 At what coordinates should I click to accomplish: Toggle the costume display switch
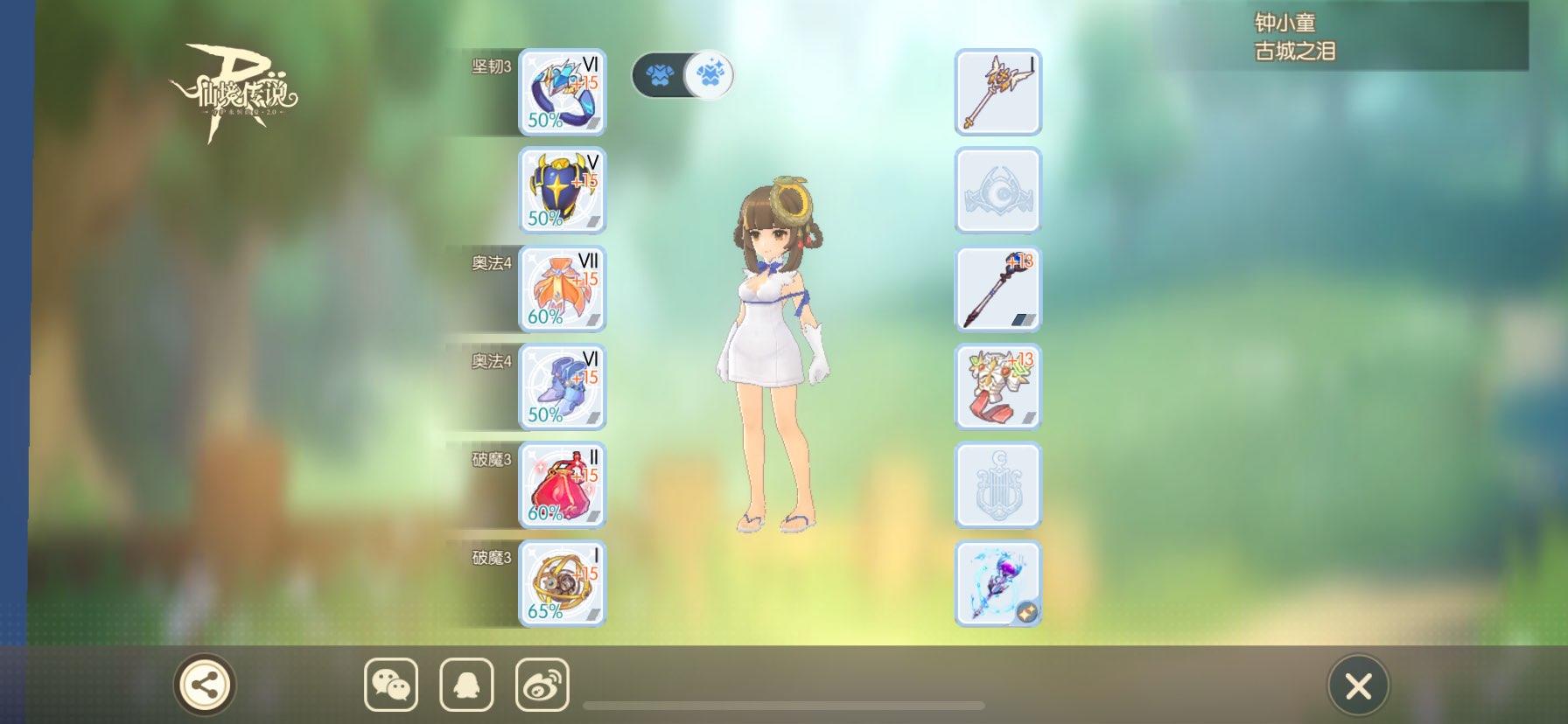coord(681,75)
